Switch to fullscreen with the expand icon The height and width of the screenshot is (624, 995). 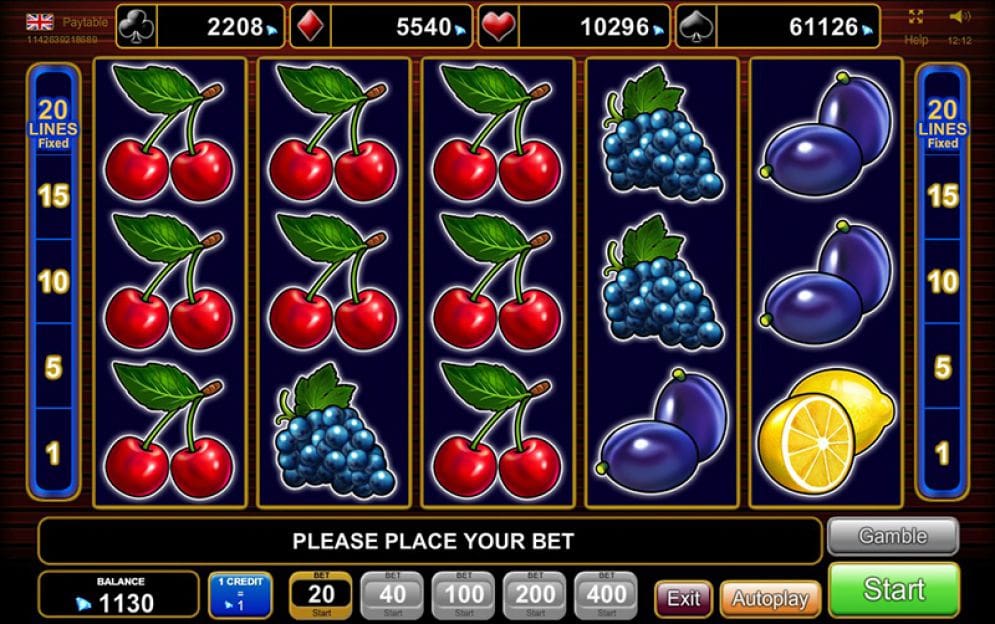point(916,17)
